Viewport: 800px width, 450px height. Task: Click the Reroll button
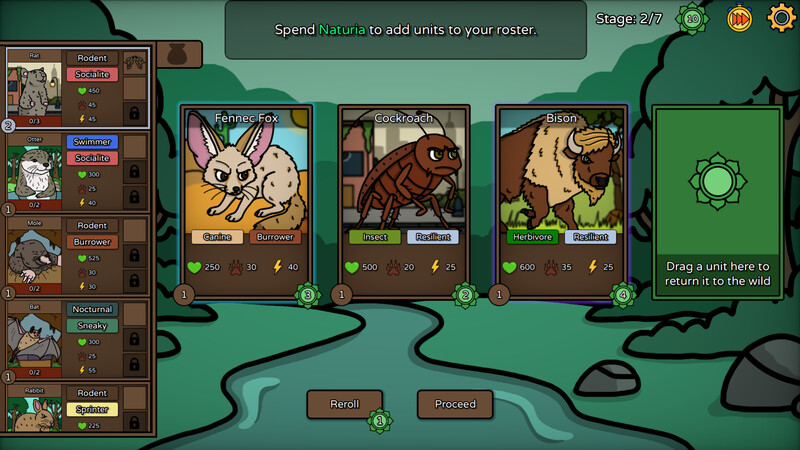pos(344,404)
